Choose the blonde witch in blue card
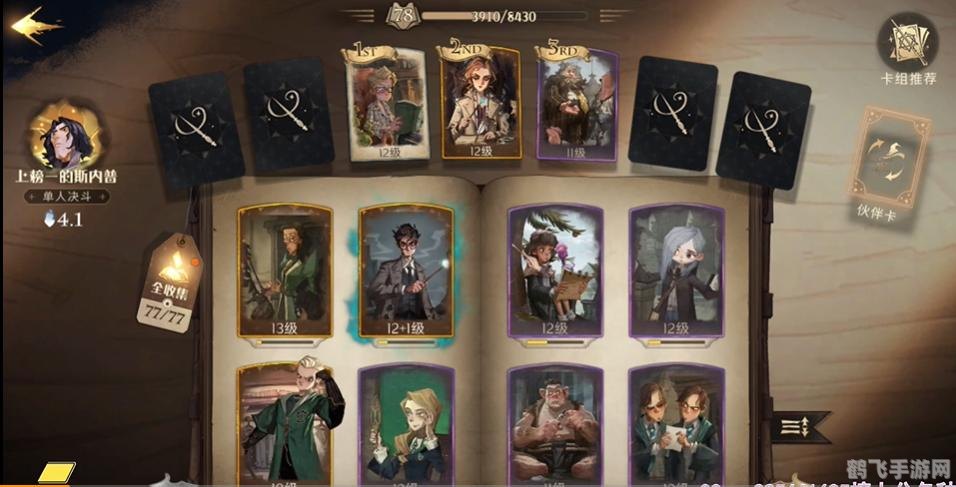 [x=405, y=425]
